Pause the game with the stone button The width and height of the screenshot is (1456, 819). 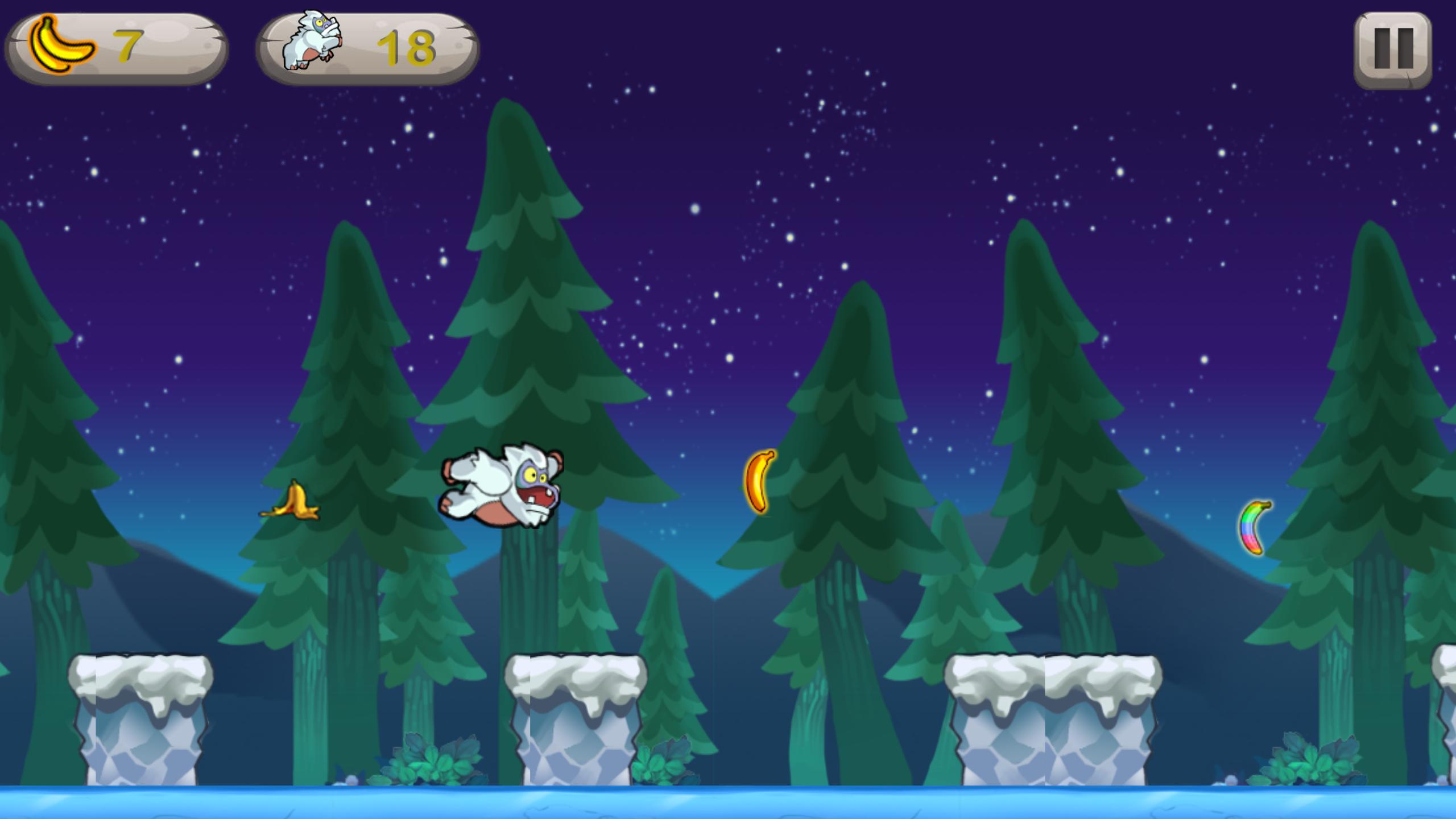(x=1393, y=49)
